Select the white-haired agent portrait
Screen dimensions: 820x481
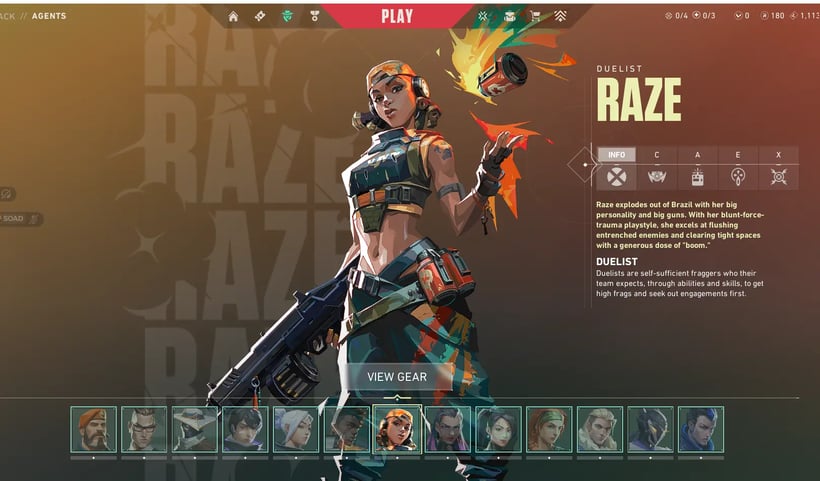tap(296, 429)
